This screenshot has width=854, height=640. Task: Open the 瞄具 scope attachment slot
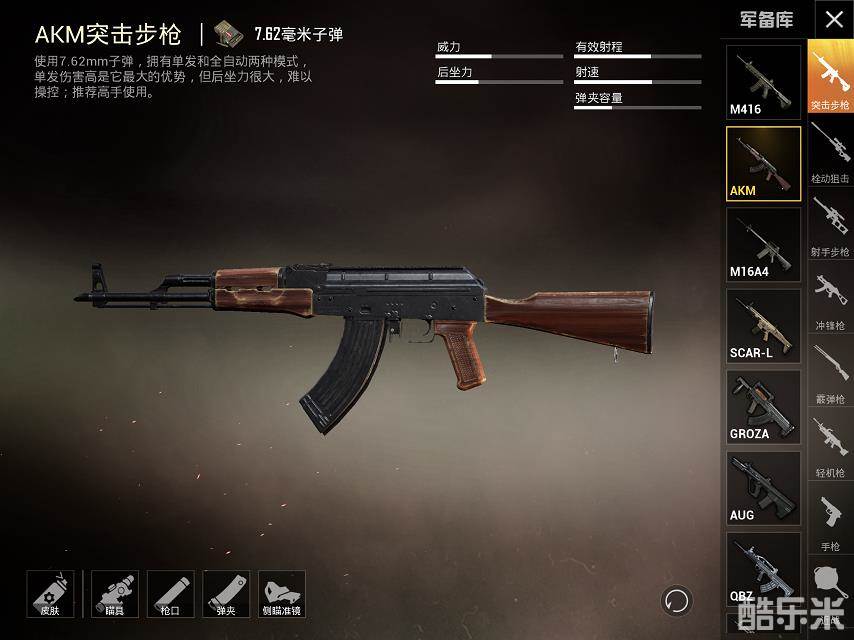(x=115, y=594)
